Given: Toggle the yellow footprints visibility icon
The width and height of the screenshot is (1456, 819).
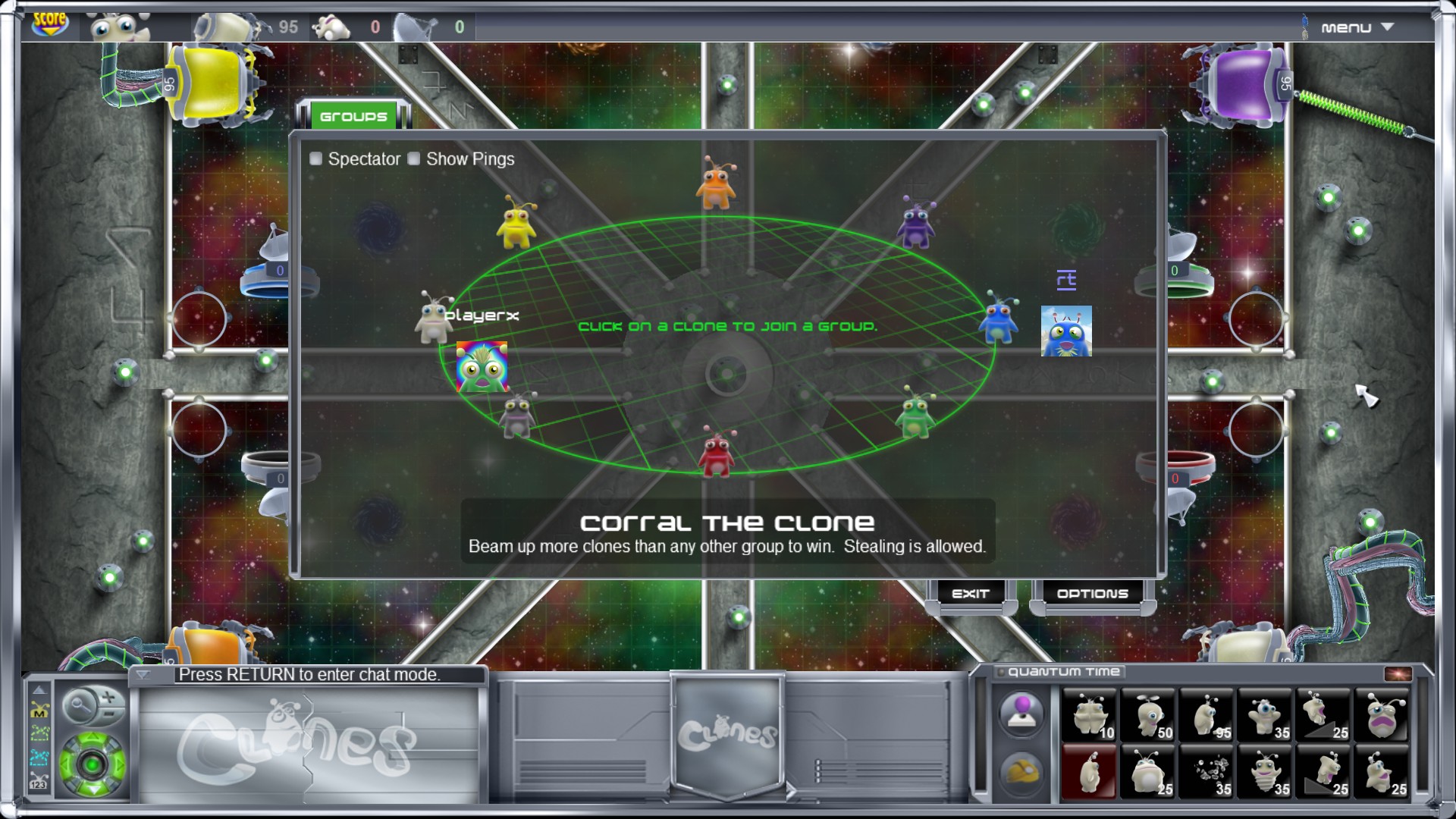Looking at the screenshot, I should tap(39, 733).
